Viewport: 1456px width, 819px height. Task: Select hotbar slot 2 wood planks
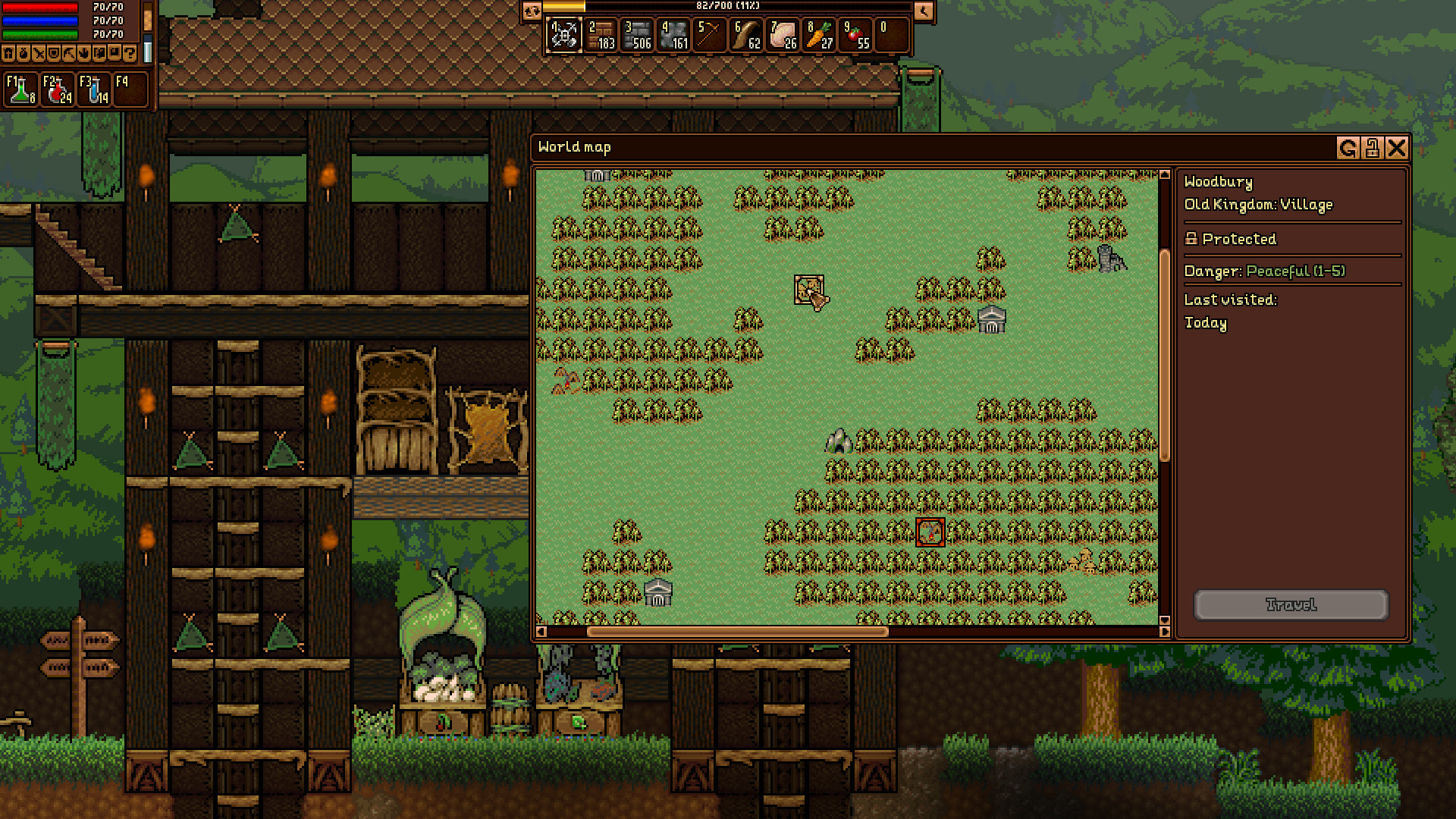pos(601,36)
